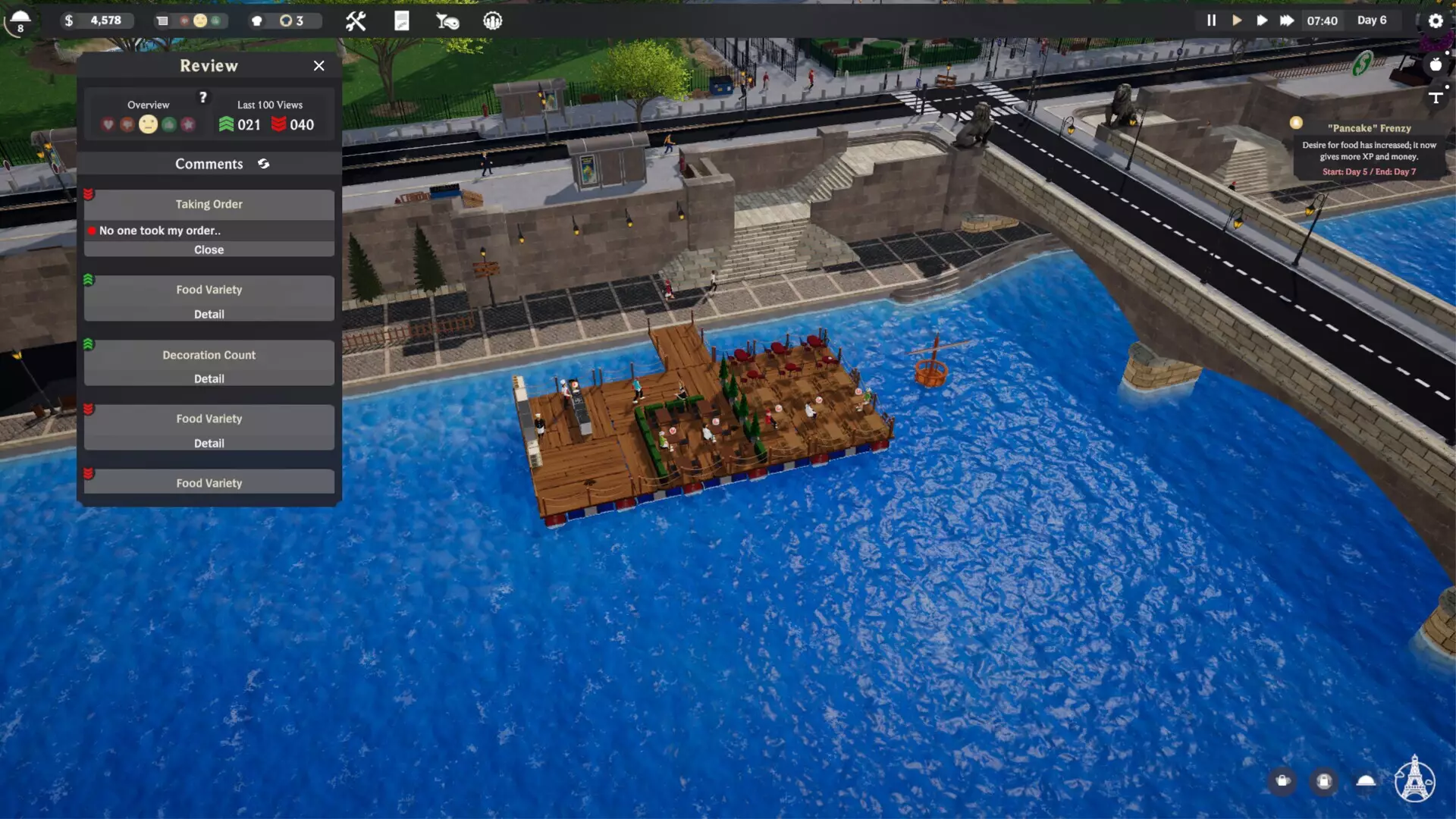Expand Detail under Decoration Count
The image size is (1456, 819).
pos(209,378)
